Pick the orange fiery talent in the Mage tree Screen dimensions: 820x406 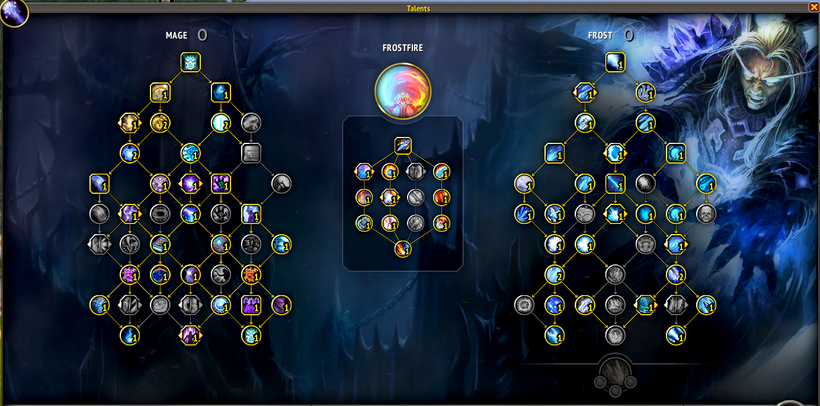(x=251, y=273)
